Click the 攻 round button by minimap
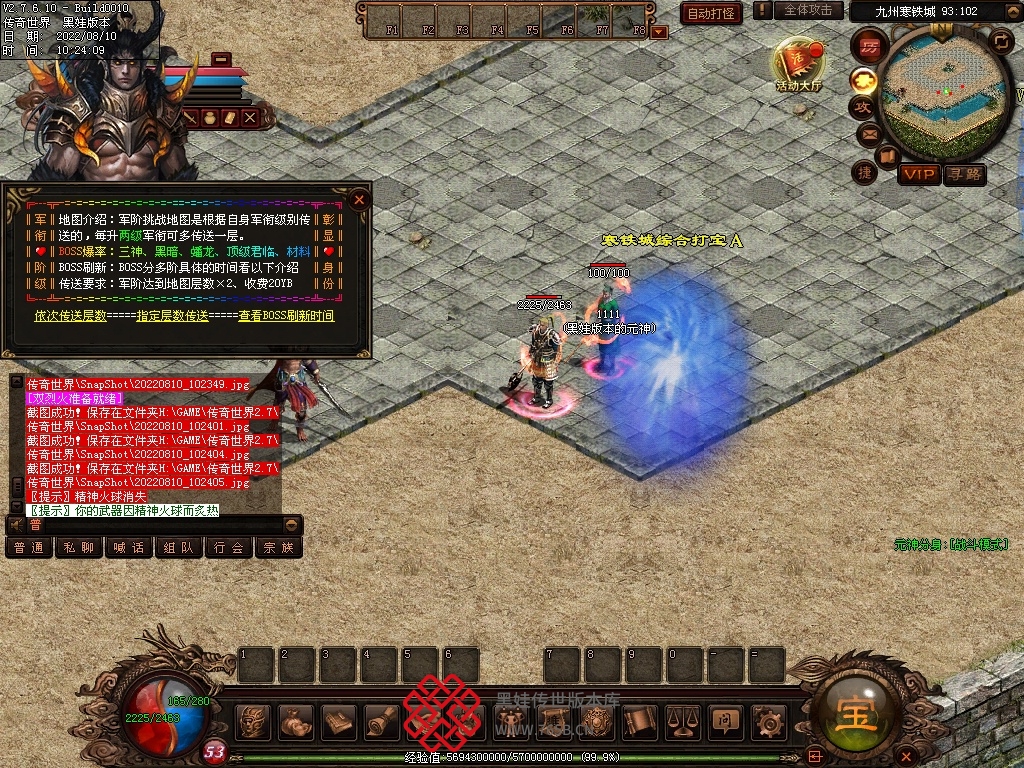Screen dimensions: 1024x768 [x=861, y=106]
